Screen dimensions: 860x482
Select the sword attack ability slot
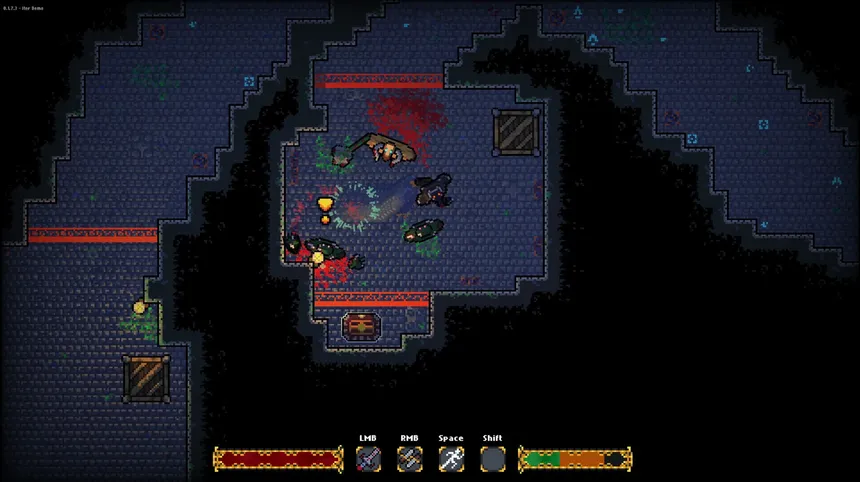click(x=369, y=459)
